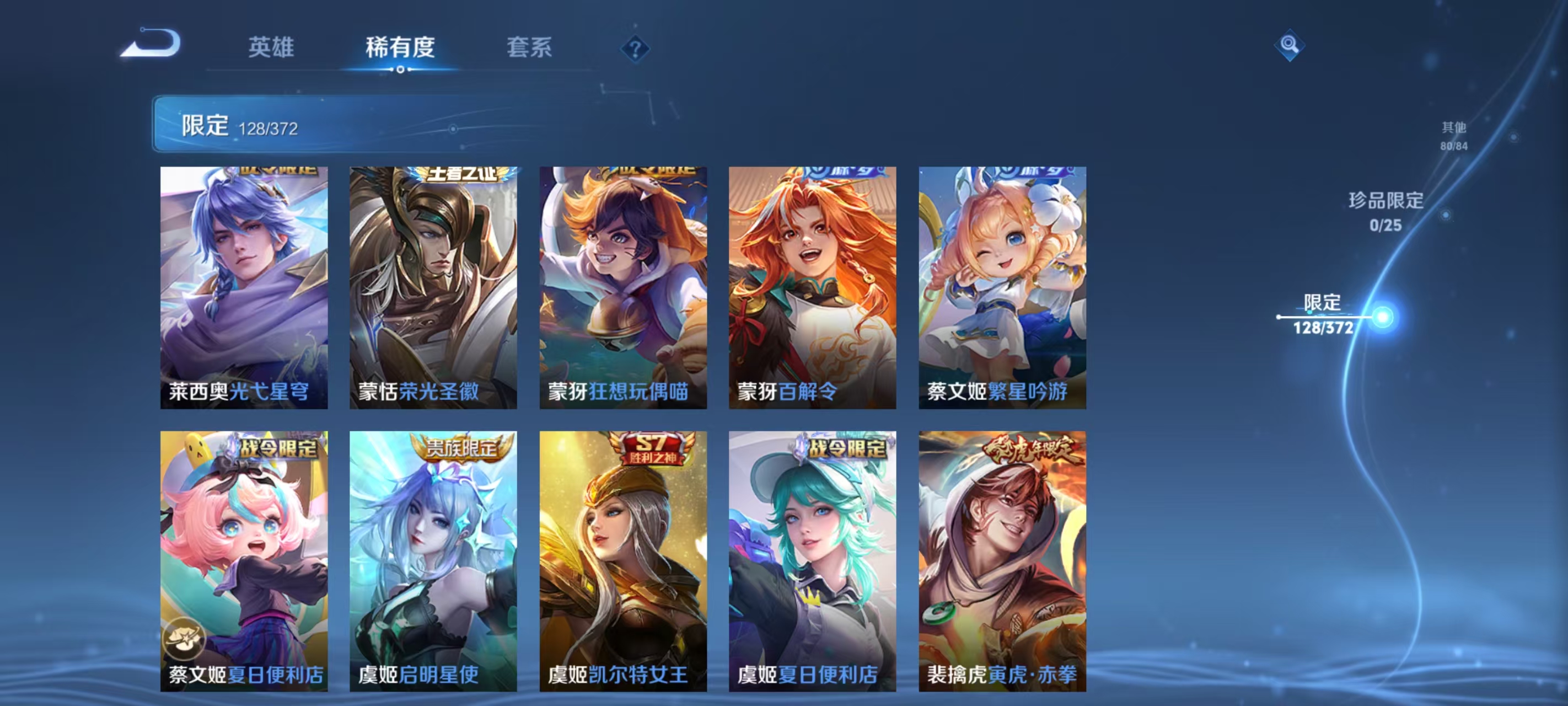1568x706 pixels.
Task: Jump to 其他 section on right sidebar
Action: 1455,134
